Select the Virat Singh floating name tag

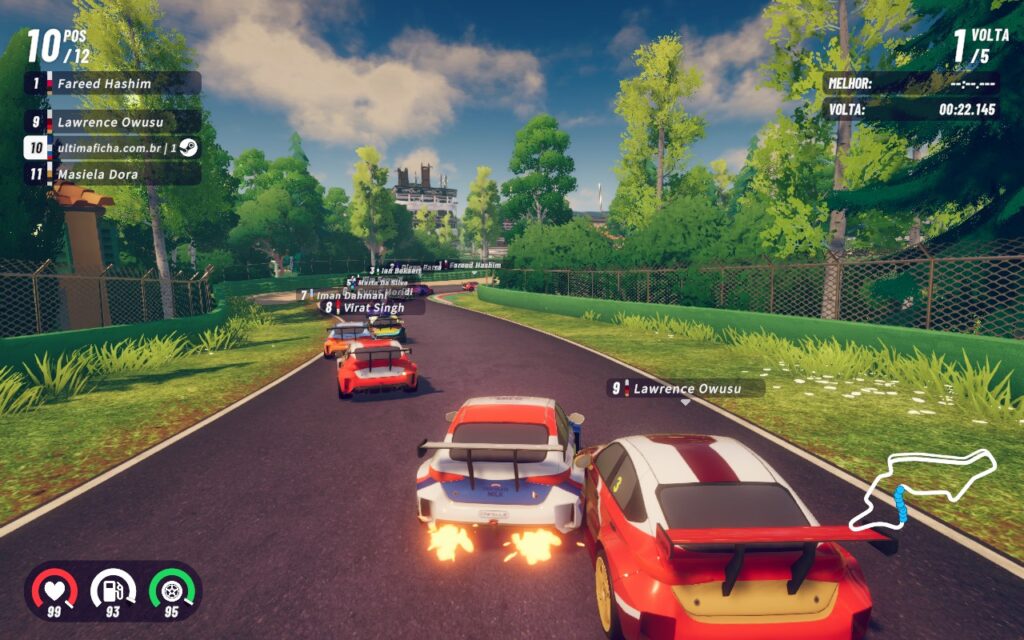(x=372, y=308)
